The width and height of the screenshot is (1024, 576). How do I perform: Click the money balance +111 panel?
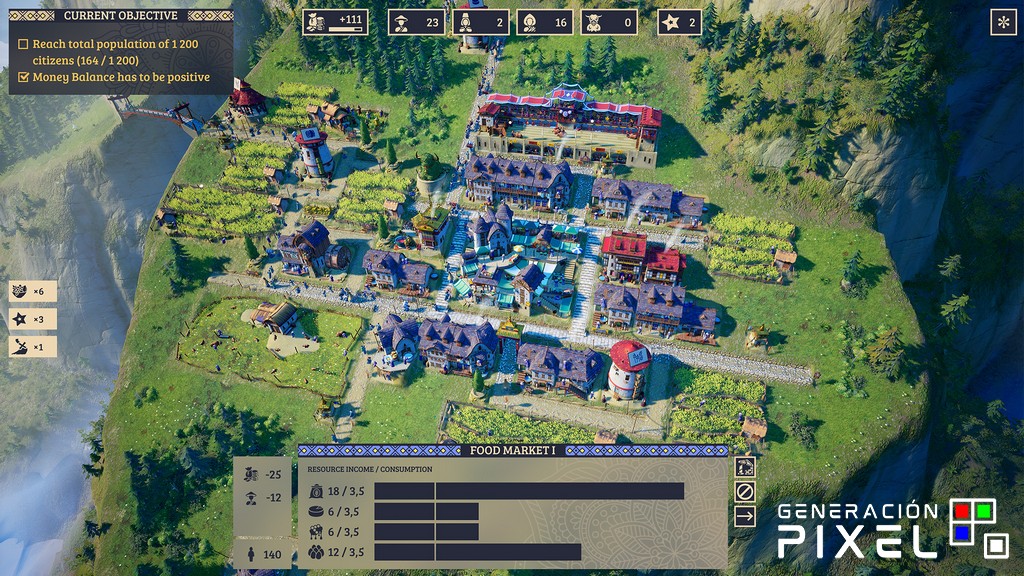click(335, 22)
